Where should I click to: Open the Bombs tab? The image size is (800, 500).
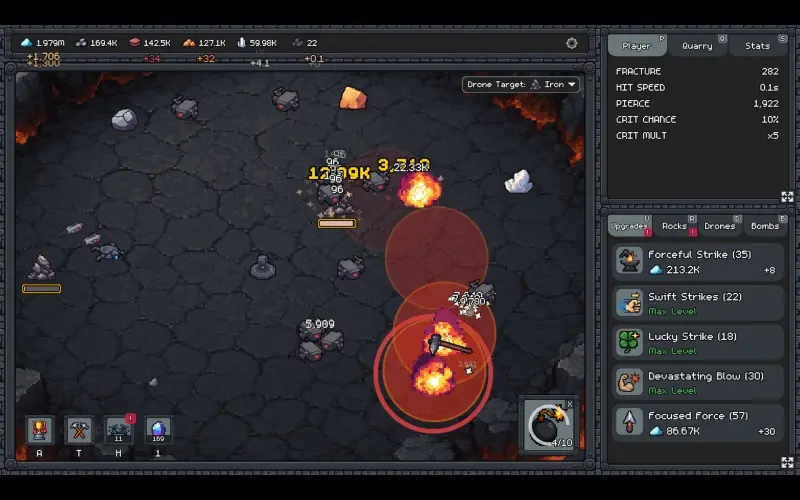tap(764, 226)
